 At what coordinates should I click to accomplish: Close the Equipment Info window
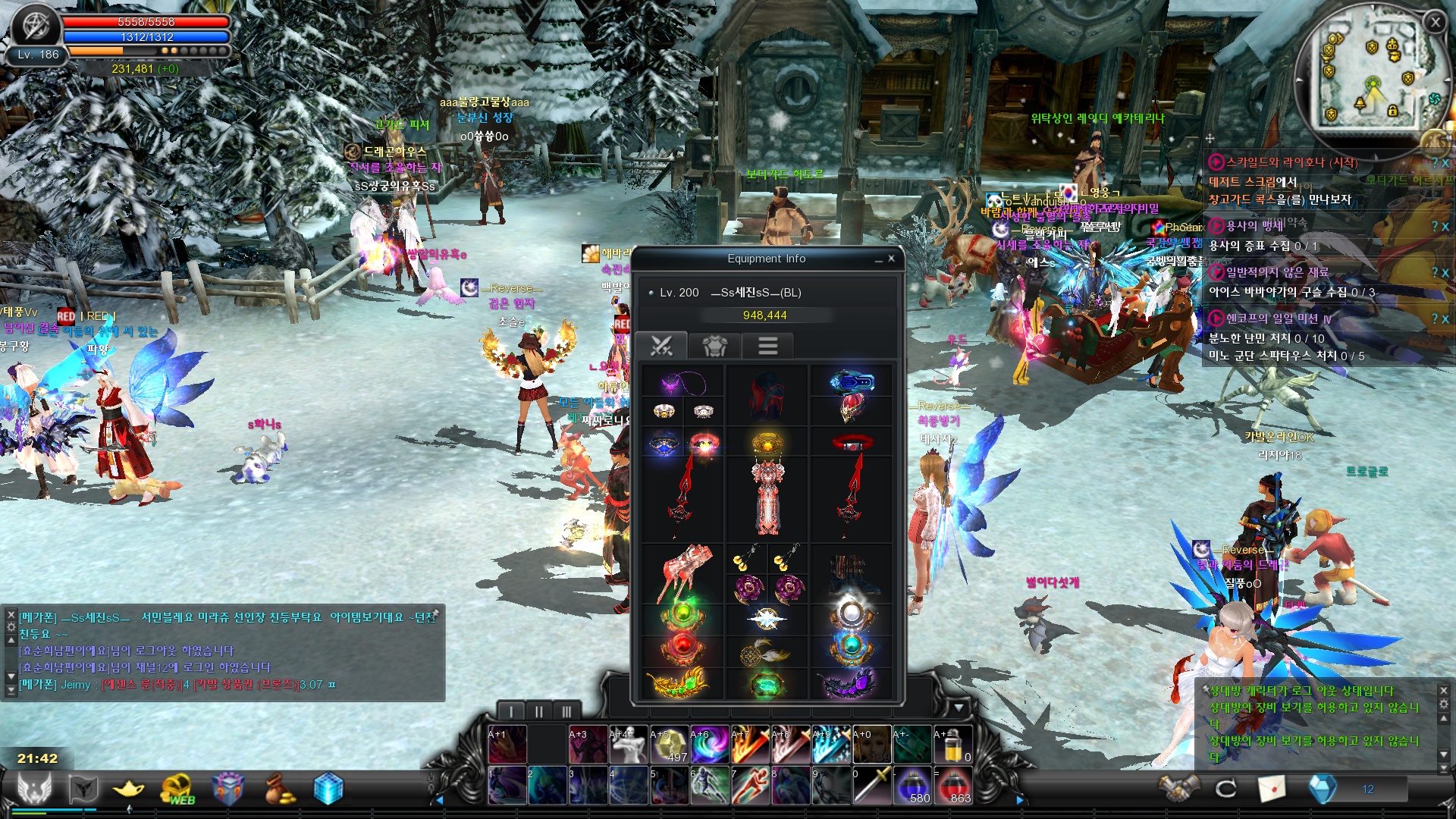pos(891,259)
